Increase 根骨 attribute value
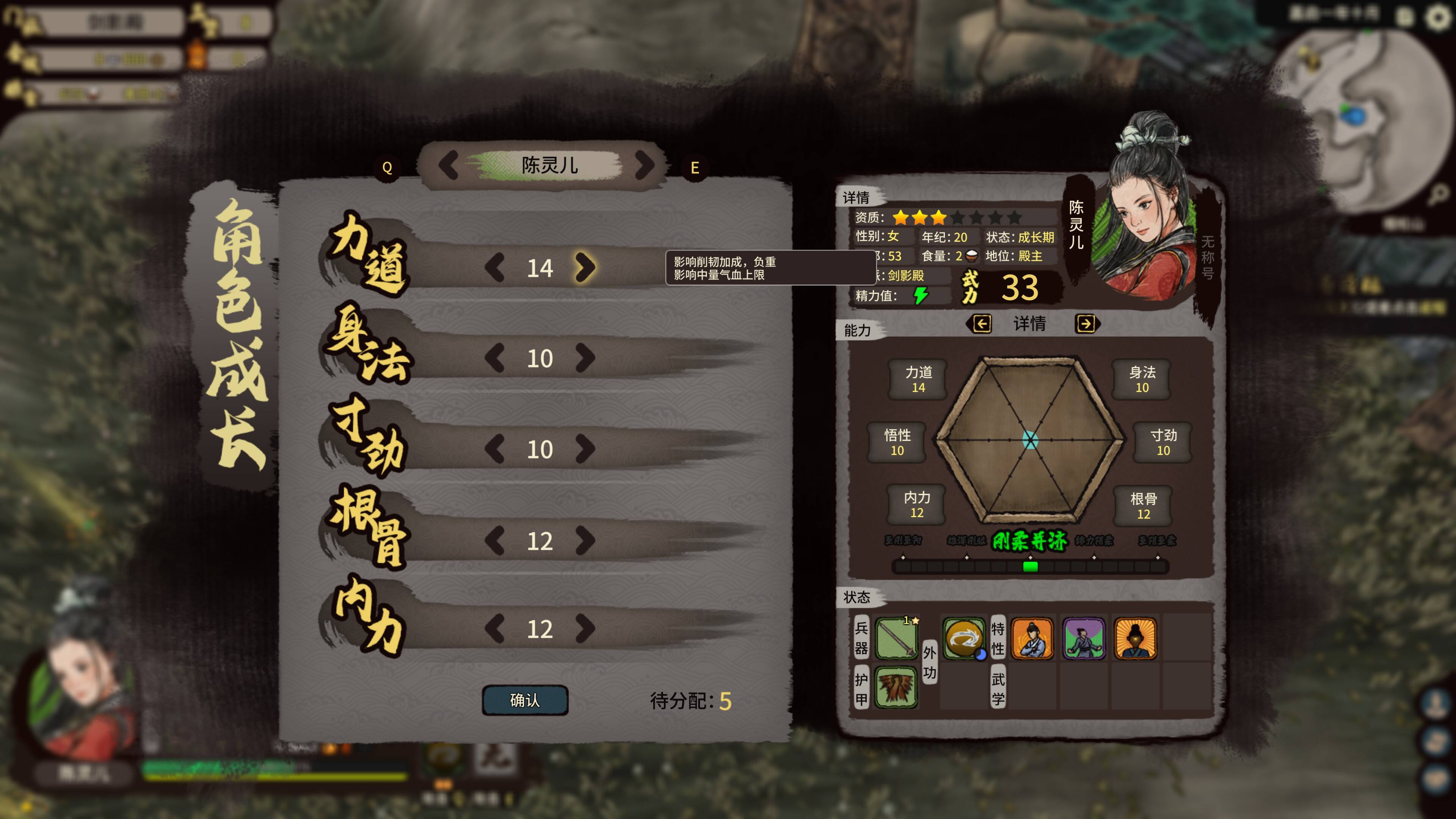The image size is (1456, 819). pos(585,540)
